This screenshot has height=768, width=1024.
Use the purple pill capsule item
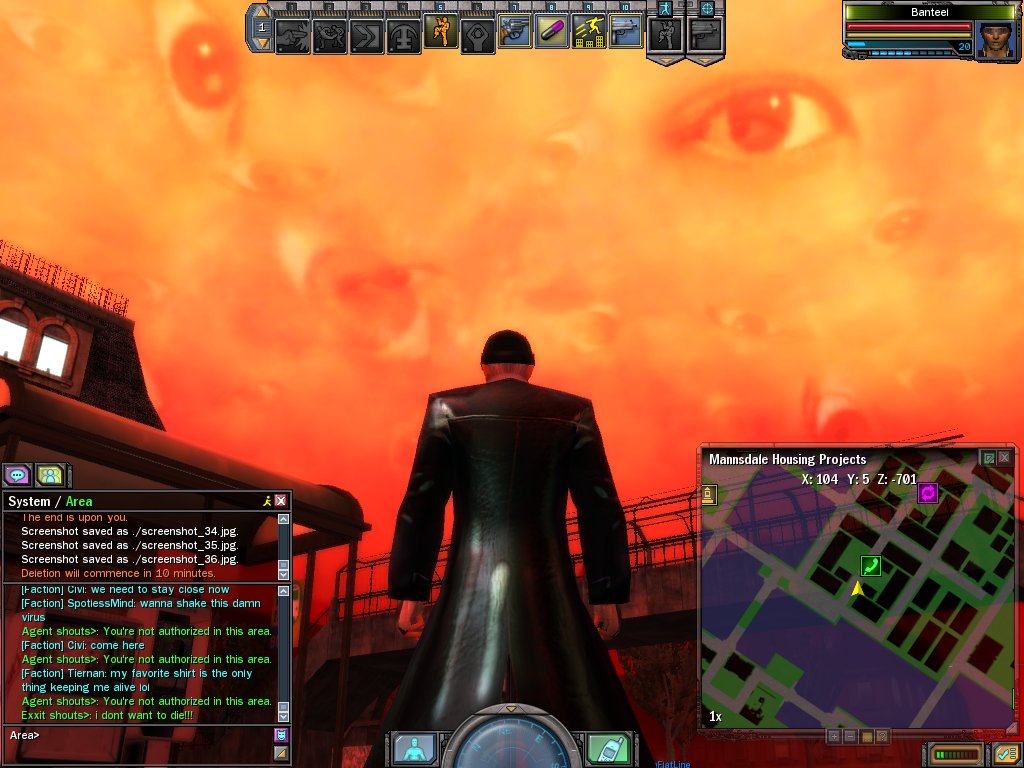click(552, 33)
